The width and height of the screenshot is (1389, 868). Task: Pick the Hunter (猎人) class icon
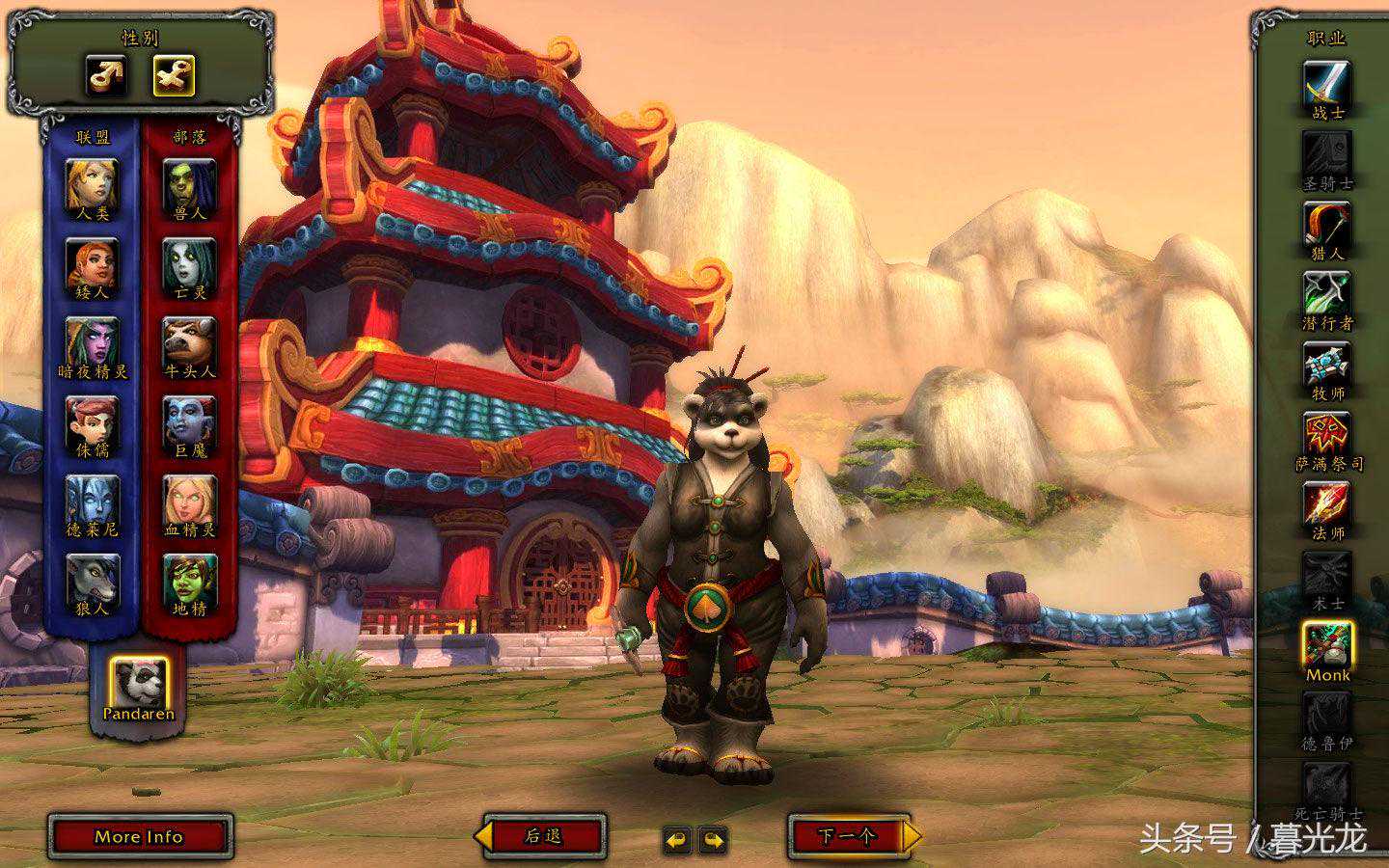coord(1327,225)
